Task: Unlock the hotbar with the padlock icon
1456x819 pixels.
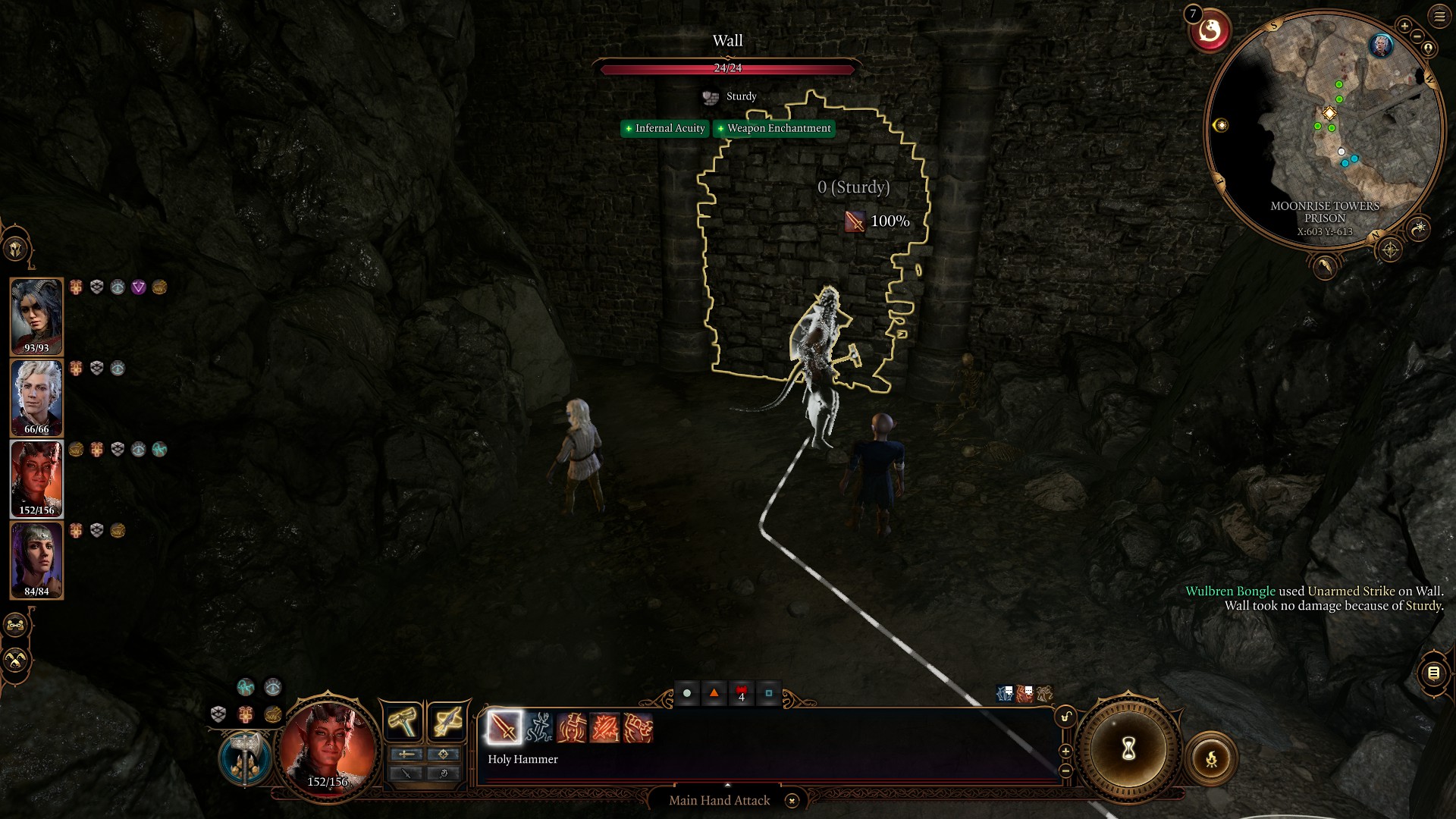Action: (x=1066, y=716)
